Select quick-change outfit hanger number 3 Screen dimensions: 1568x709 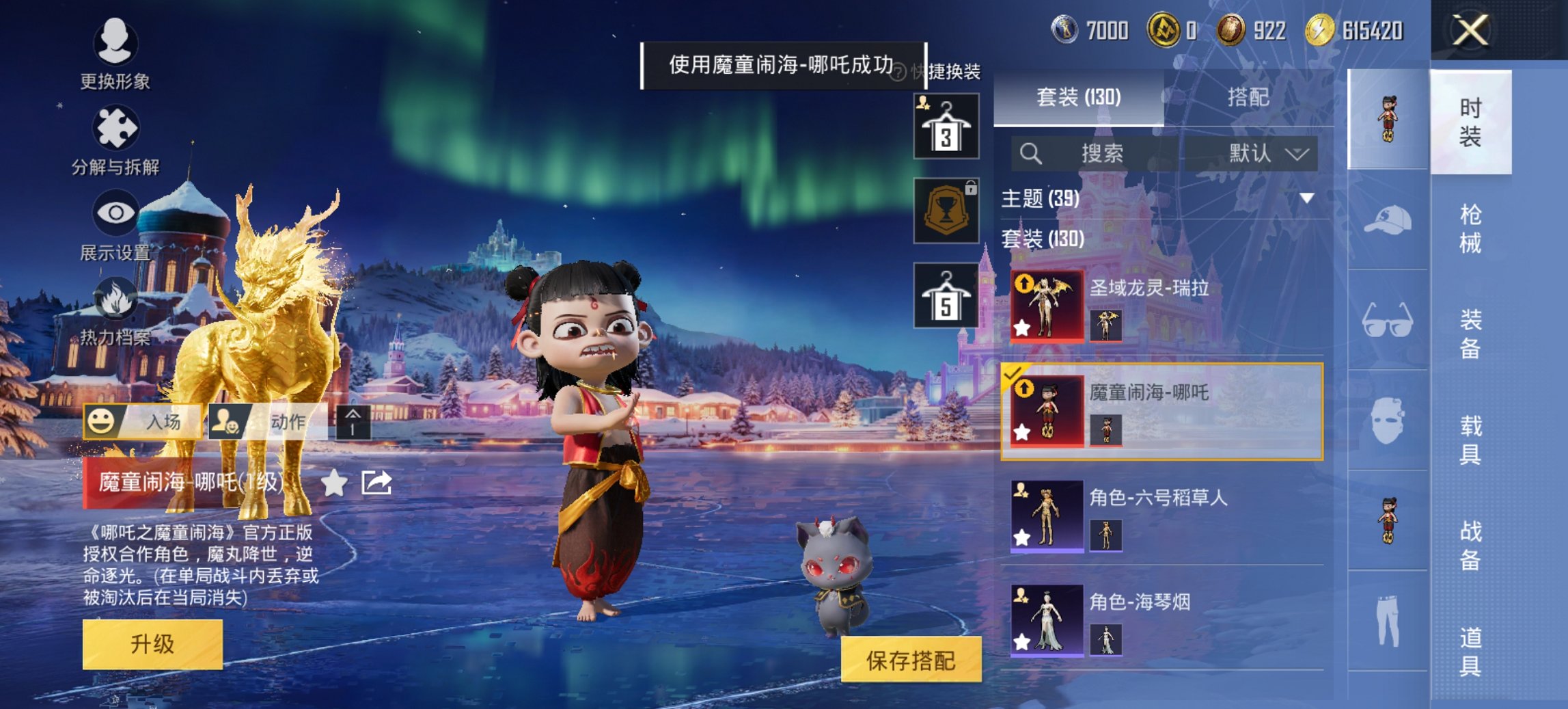pos(946,127)
